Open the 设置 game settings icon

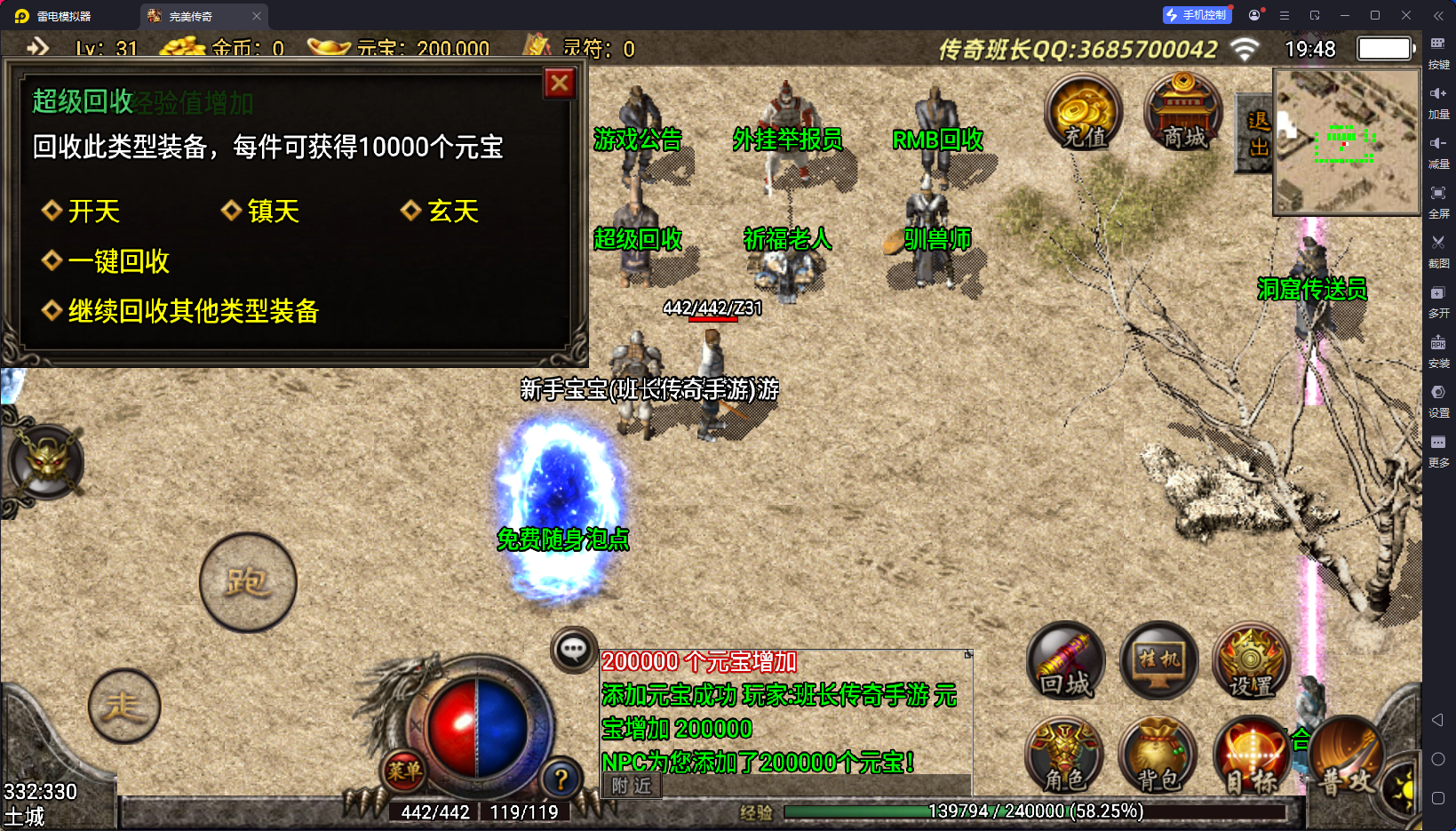point(1251,662)
